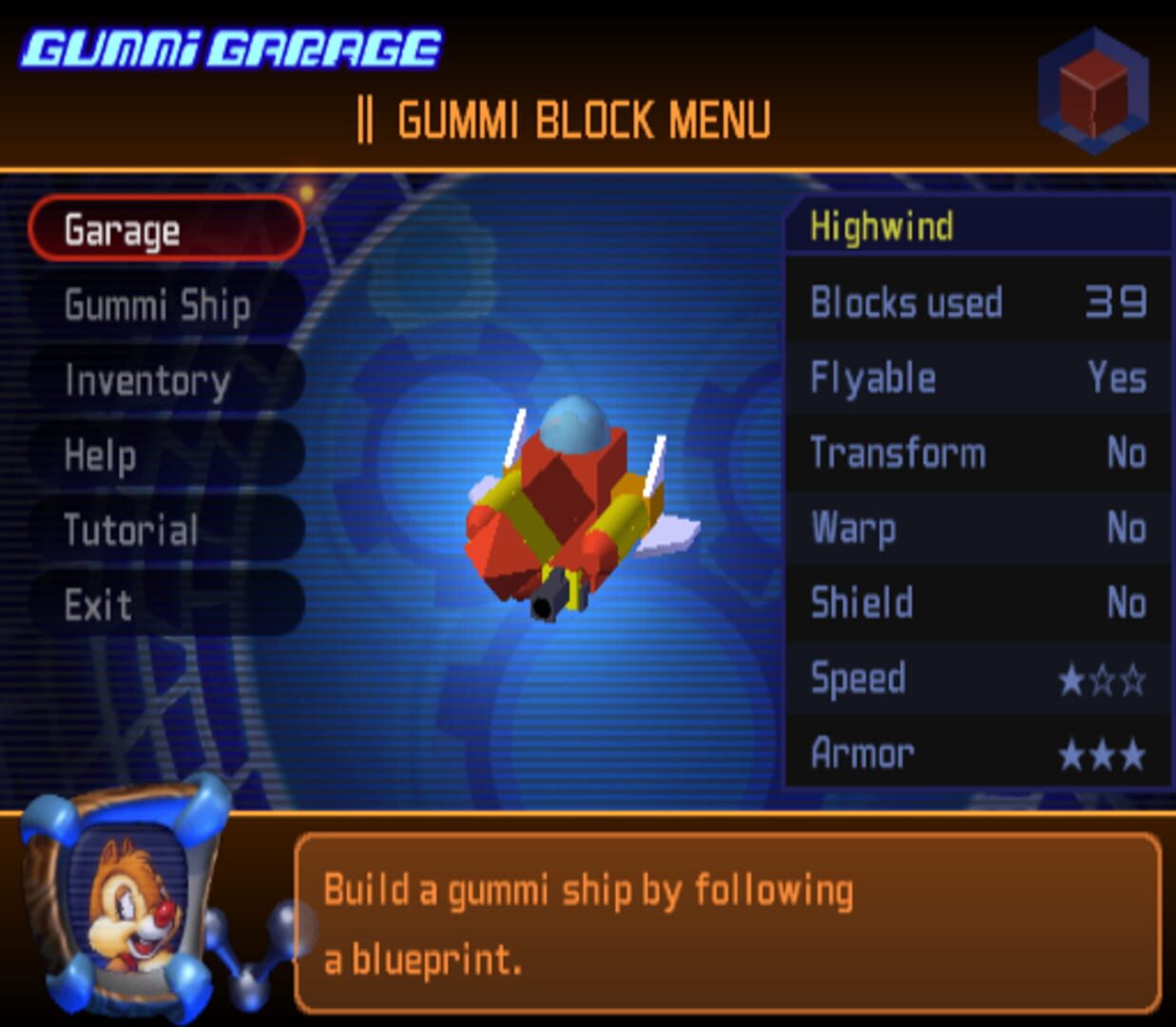Image resolution: width=1176 pixels, height=1027 pixels.
Task: Choose Inventory from the menu
Action: (165, 380)
